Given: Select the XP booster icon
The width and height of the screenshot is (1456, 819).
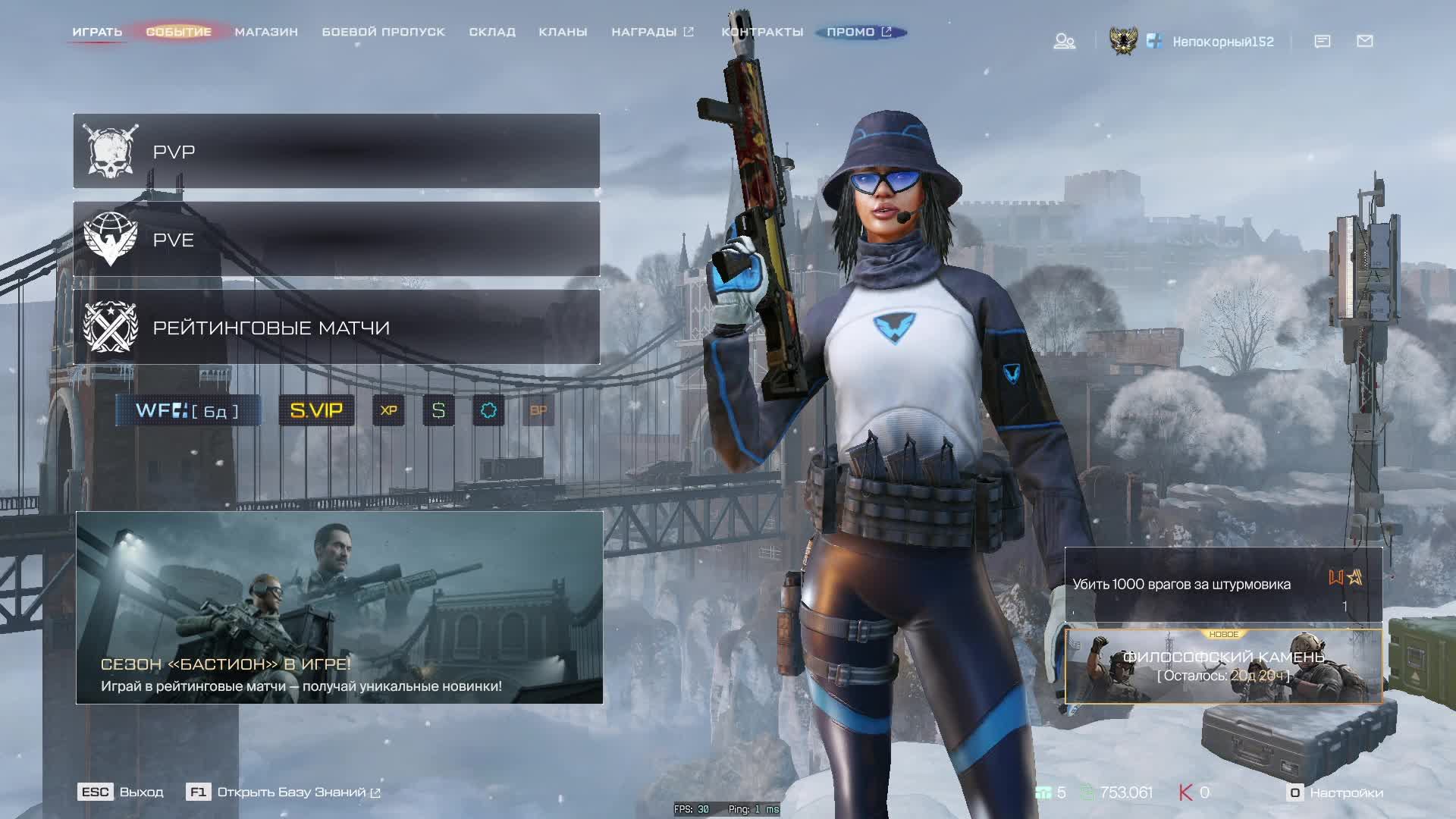Looking at the screenshot, I should [x=388, y=410].
